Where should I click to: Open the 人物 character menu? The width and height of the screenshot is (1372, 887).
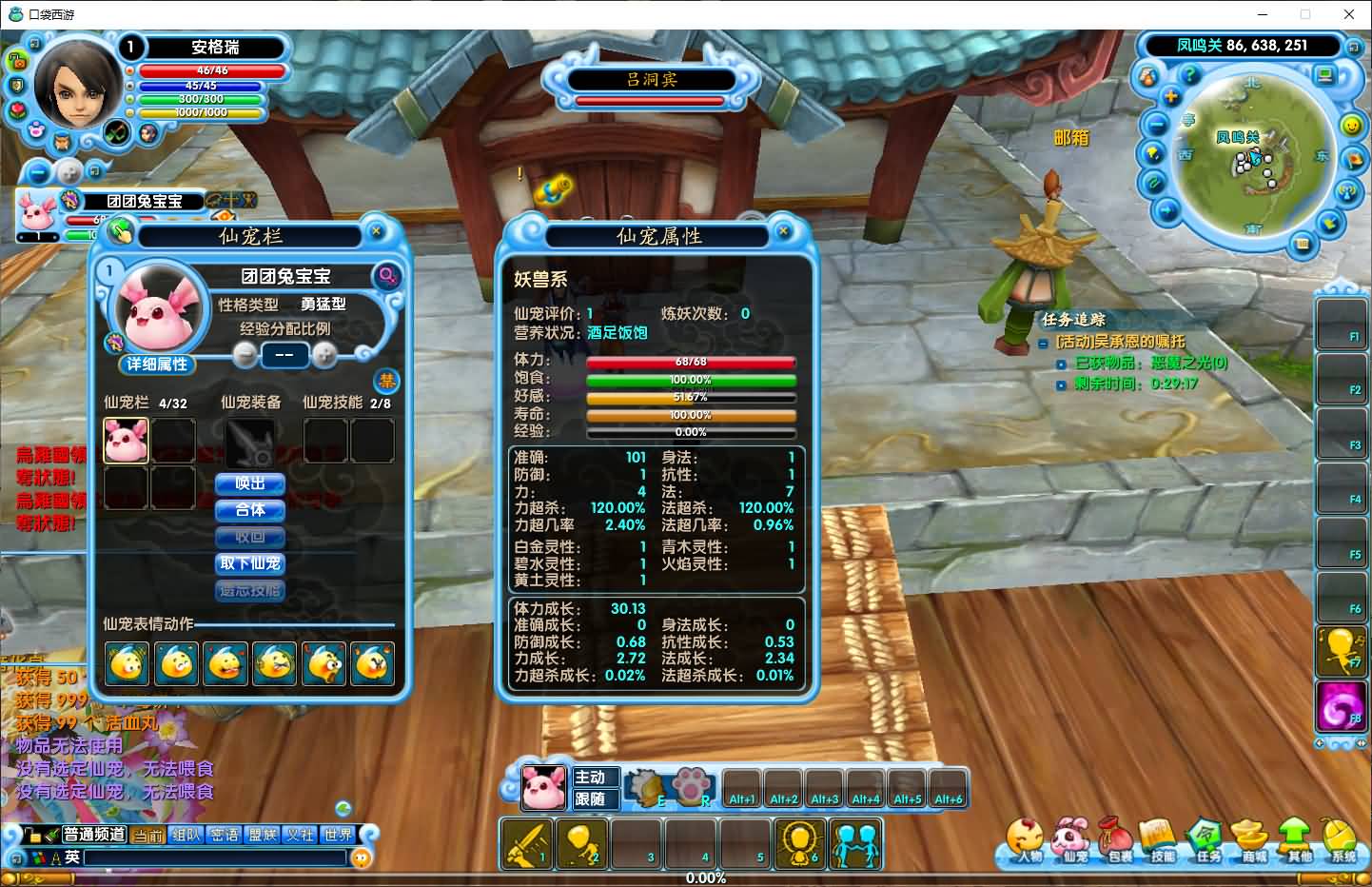1026,841
